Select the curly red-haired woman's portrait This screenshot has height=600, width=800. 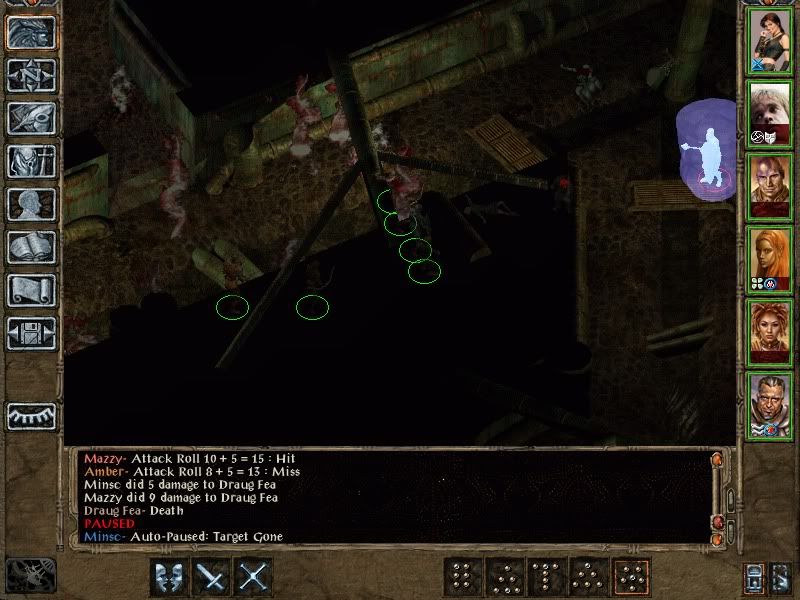coord(771,332)
